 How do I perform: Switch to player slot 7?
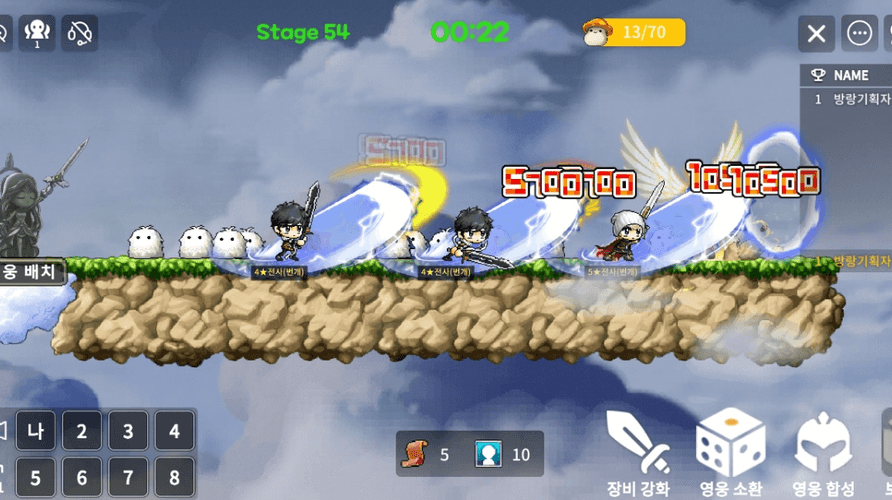tap(128, 477)
